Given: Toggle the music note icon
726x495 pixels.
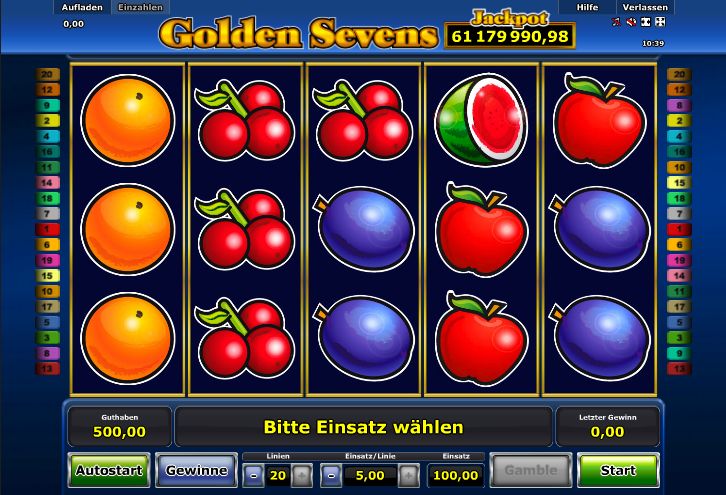Looking at the screenshot, I should pos(614,22).
